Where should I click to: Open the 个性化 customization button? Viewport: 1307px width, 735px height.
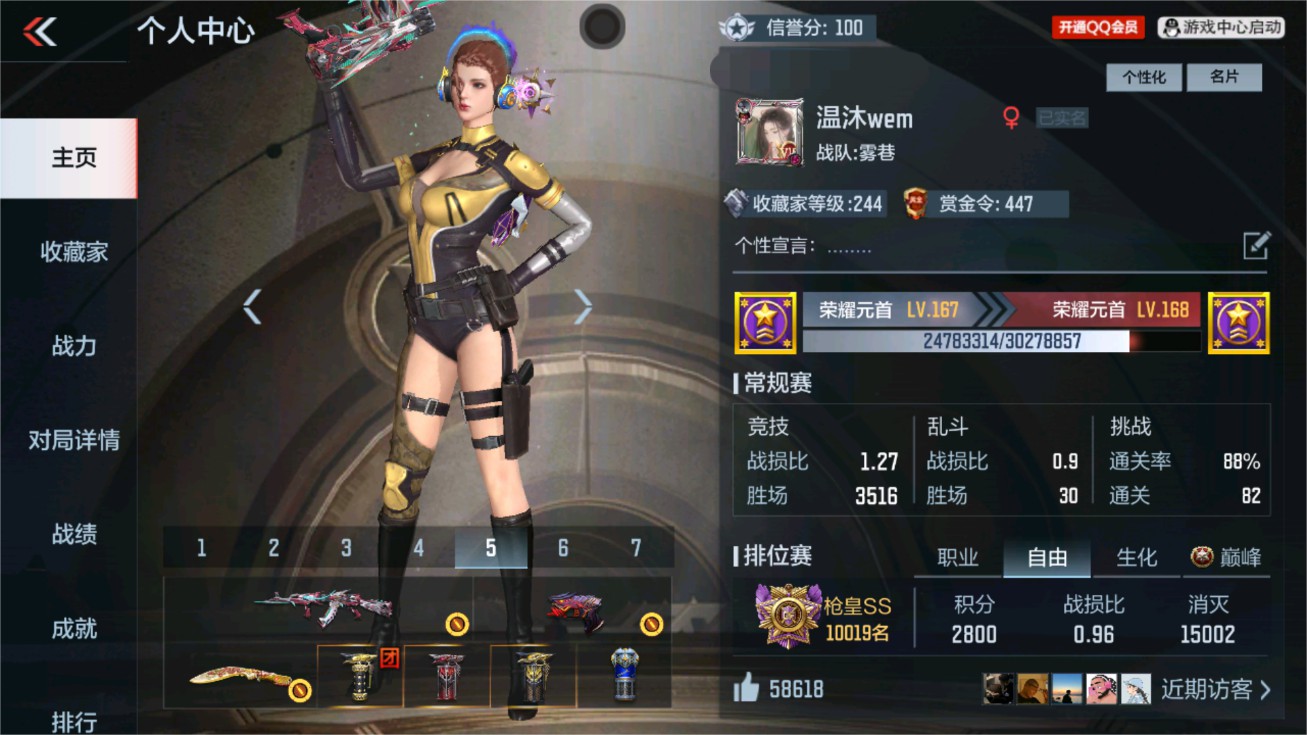click(1144, 77)
